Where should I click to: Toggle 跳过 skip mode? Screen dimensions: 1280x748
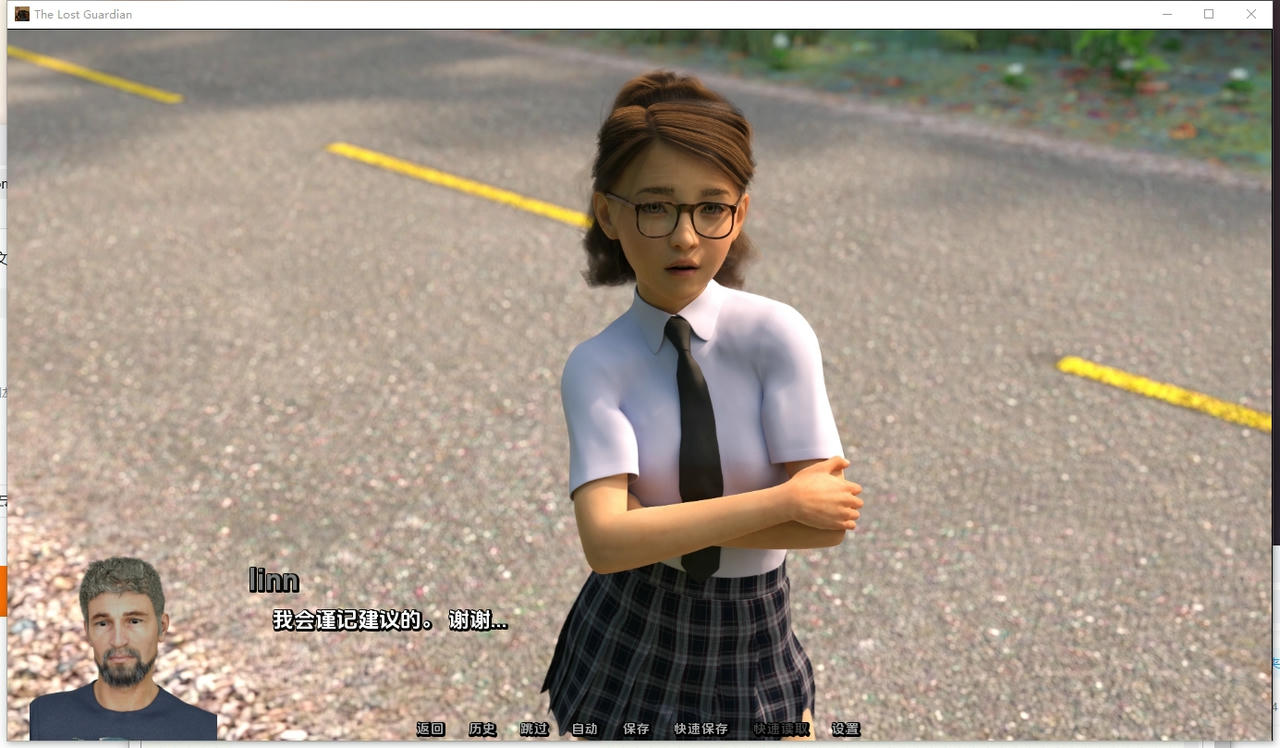tap(533, 729)
